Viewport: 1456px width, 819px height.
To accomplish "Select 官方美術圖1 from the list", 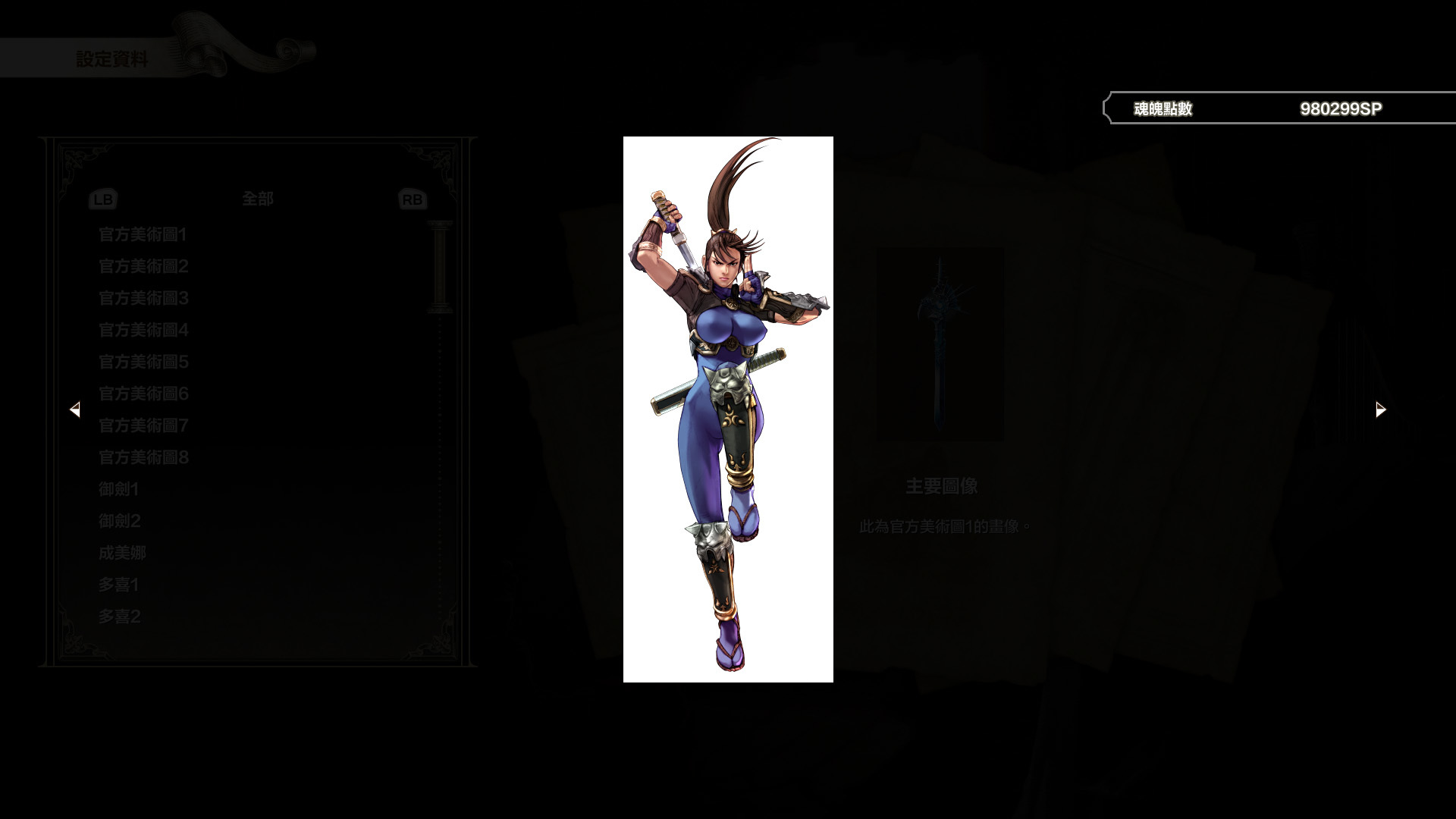I will click(x=143, y=235).
